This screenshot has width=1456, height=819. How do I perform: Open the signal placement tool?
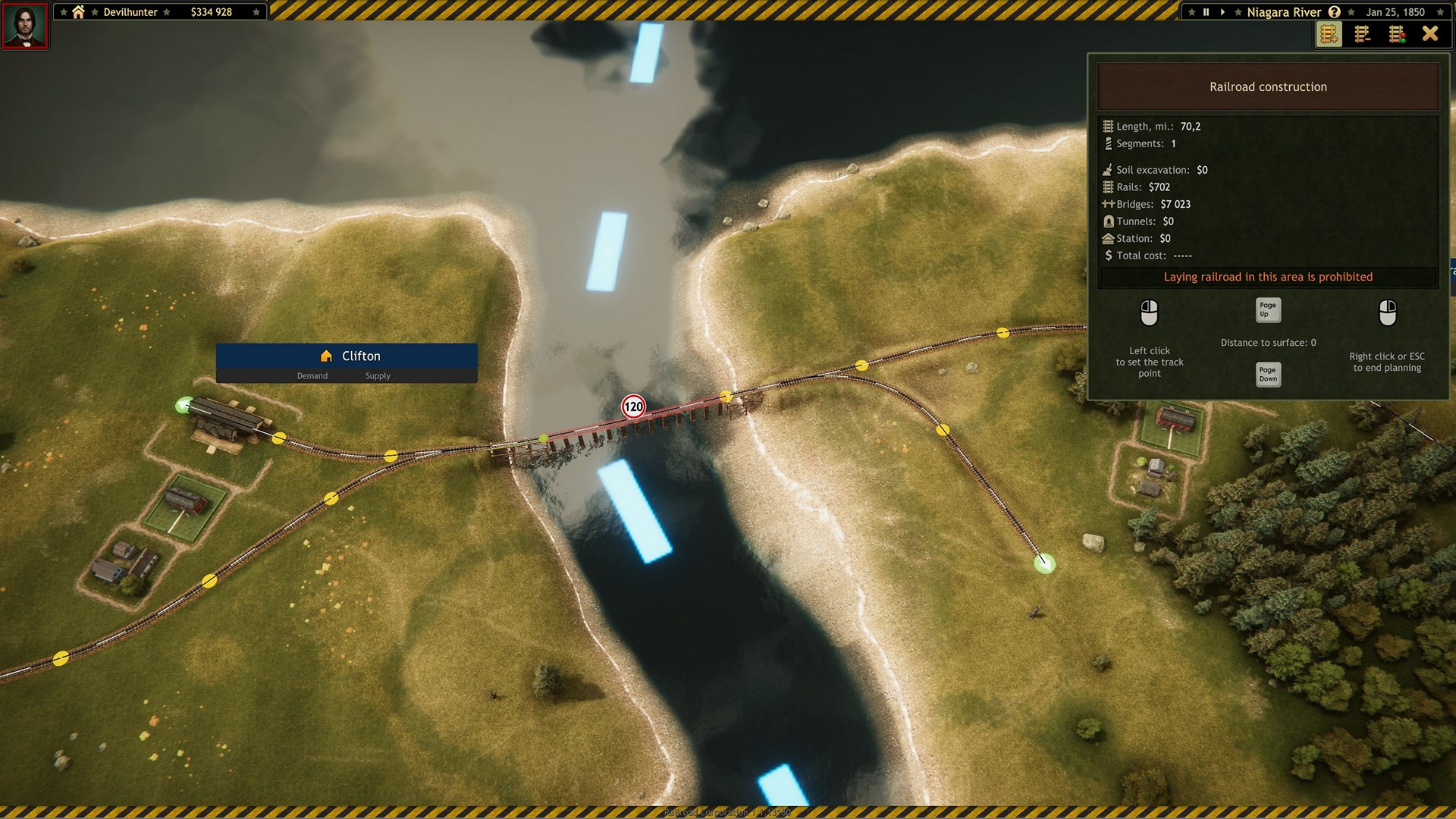tap(1396, 34)
